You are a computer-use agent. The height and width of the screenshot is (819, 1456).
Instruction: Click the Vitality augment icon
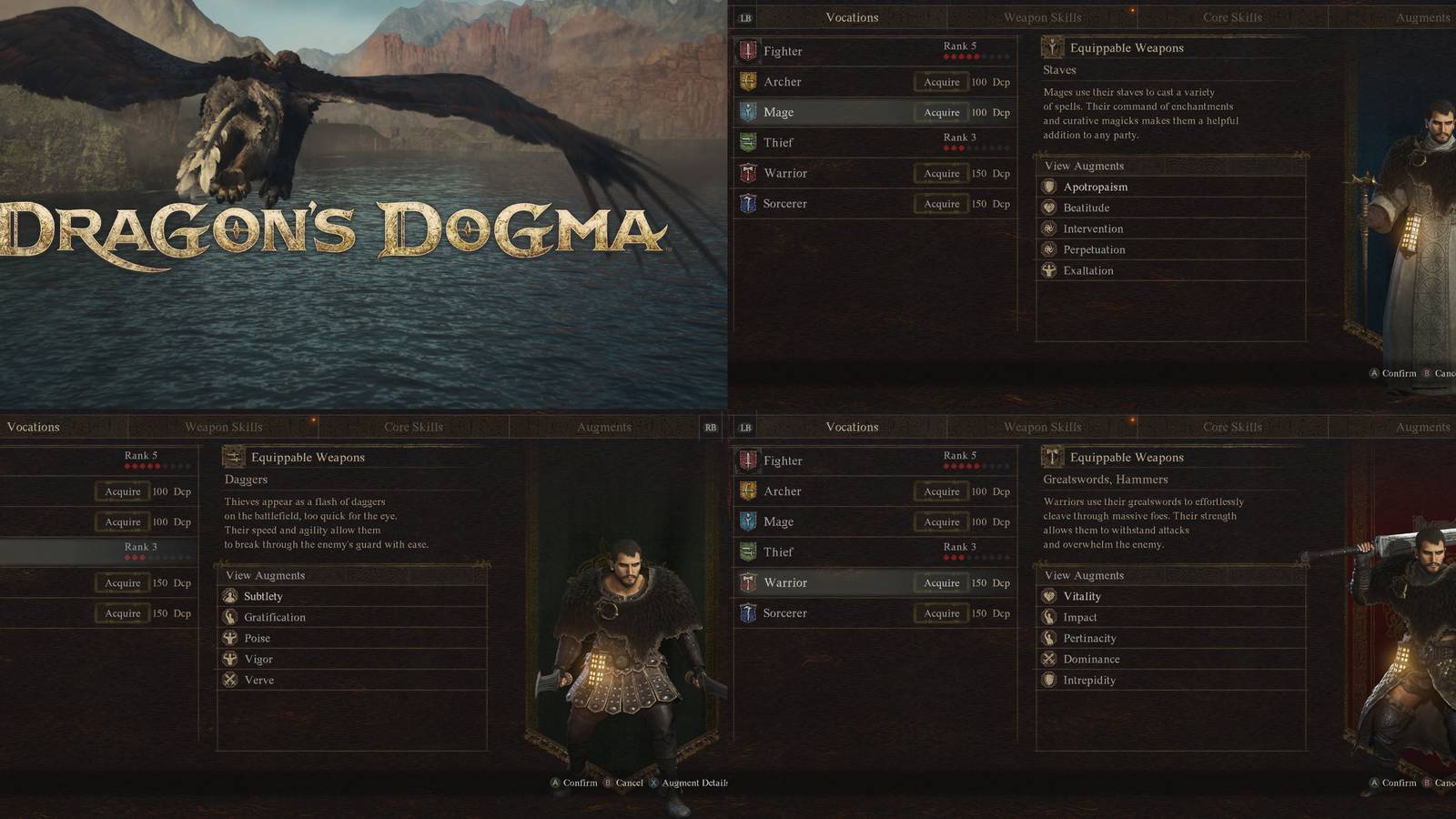coord(1050,596)
